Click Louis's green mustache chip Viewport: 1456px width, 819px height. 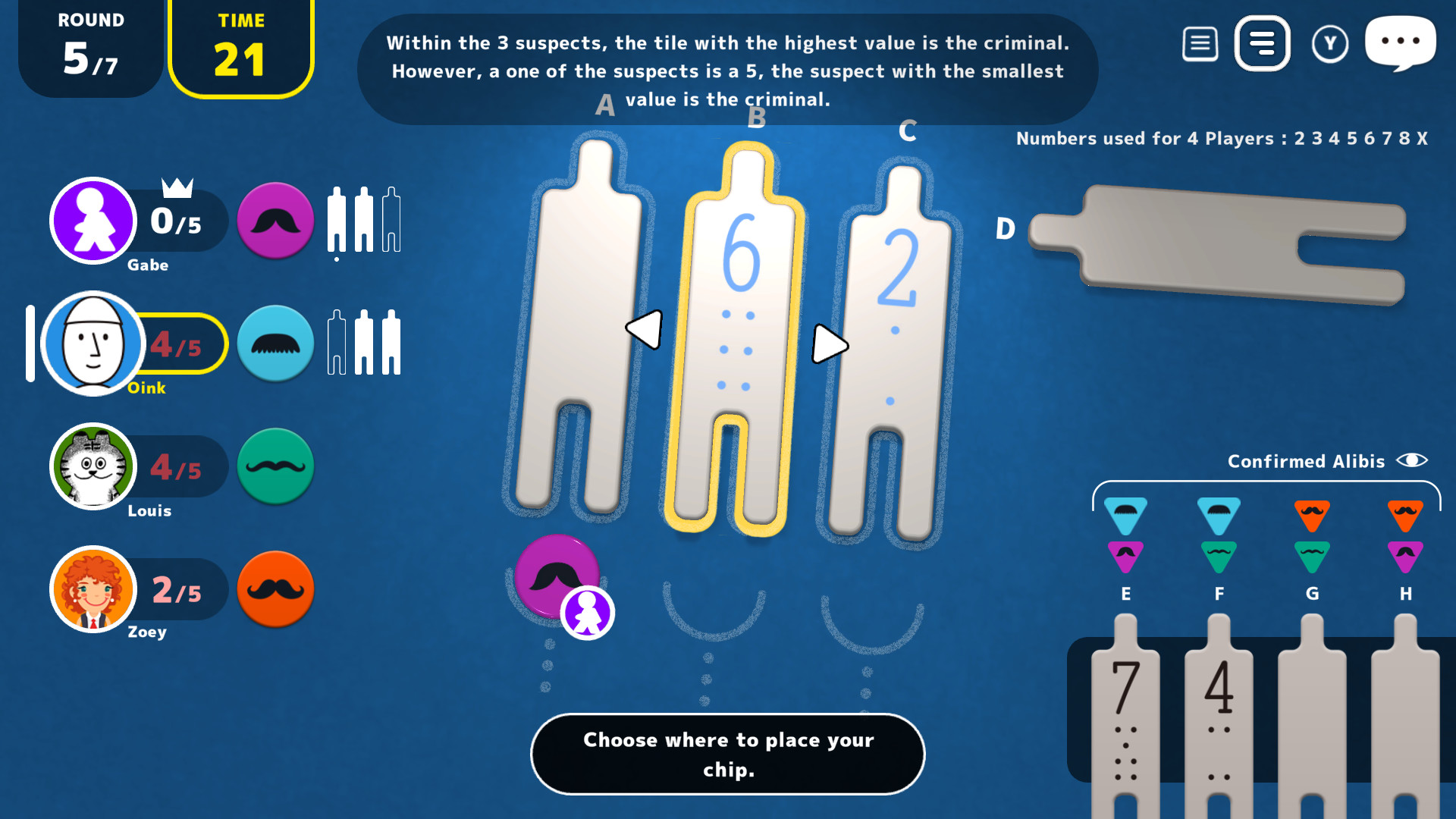(275, 466)
